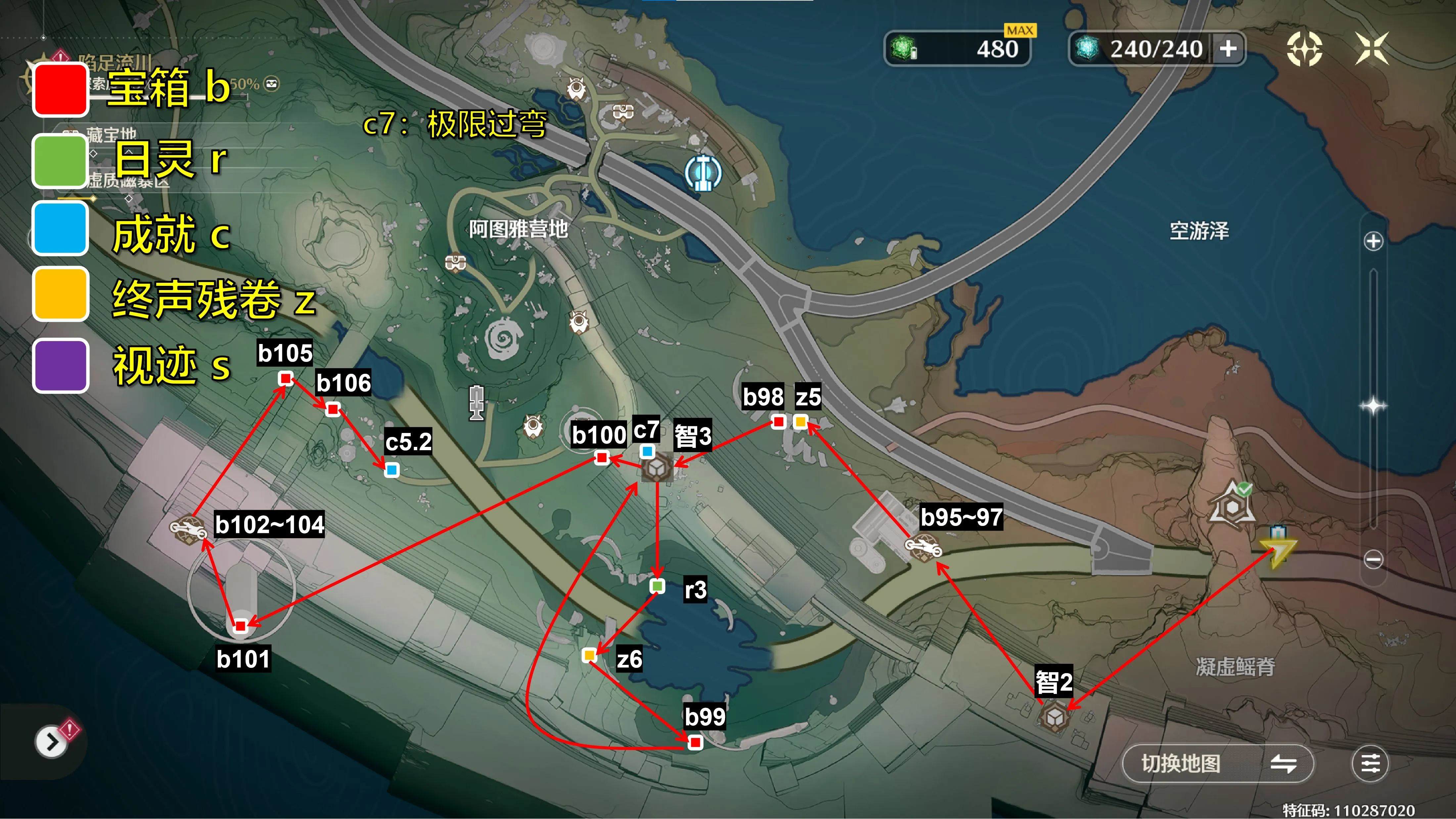Open the compass-shaped marker tool icon
Viewport: 1456px width, 819px height.
pos(1304,49)
